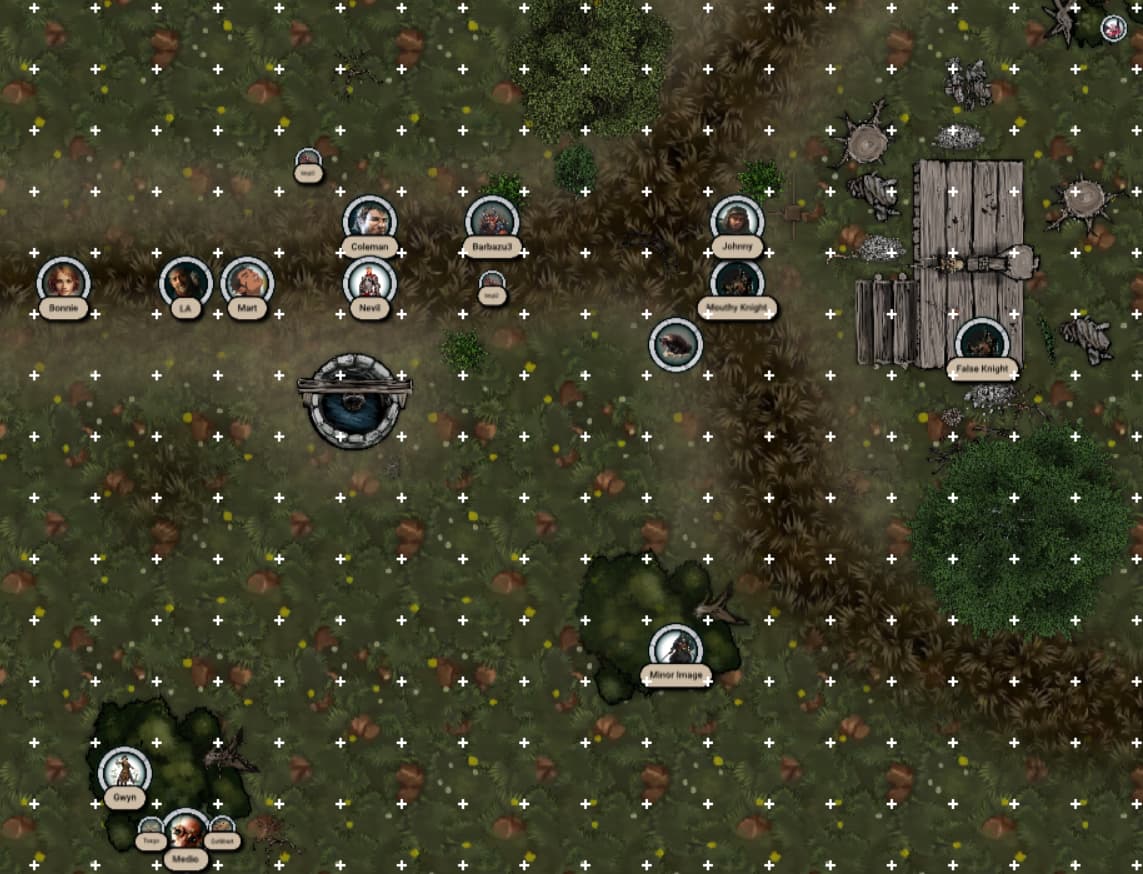Select the Johnny token
1143x874 pixels.
(x=737, y=221)
